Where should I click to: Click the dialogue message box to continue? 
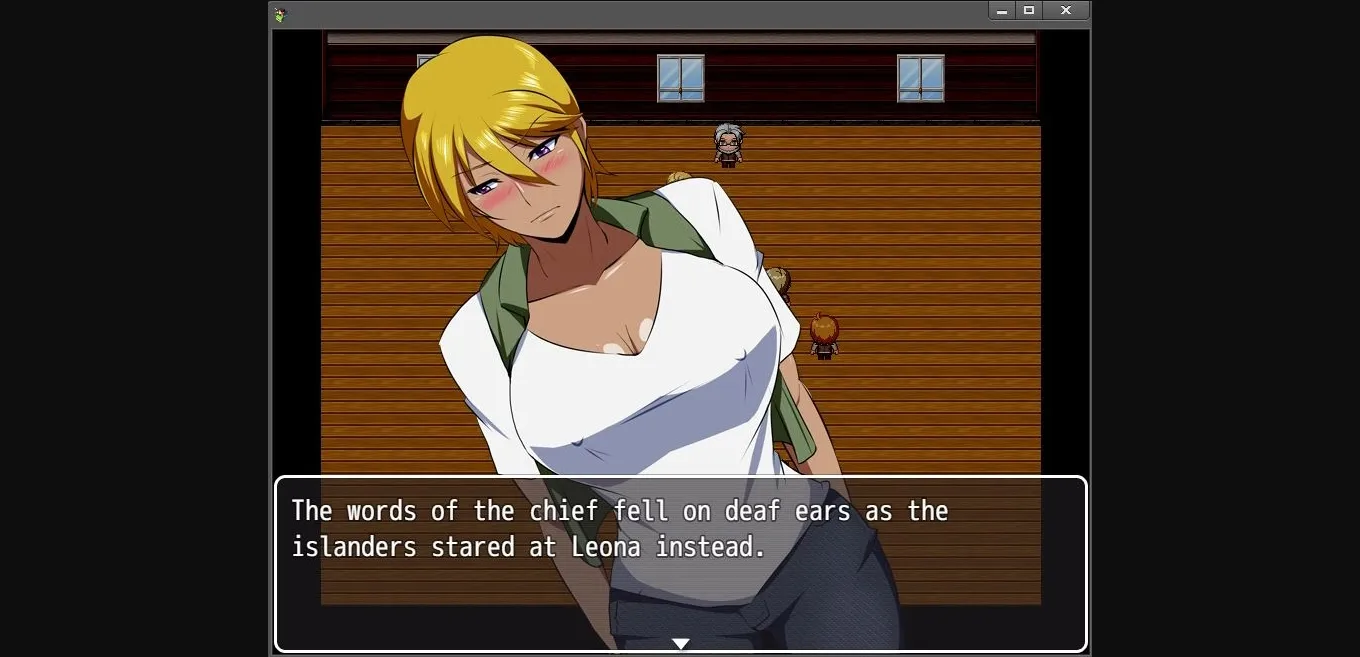[x=680, y=565]
